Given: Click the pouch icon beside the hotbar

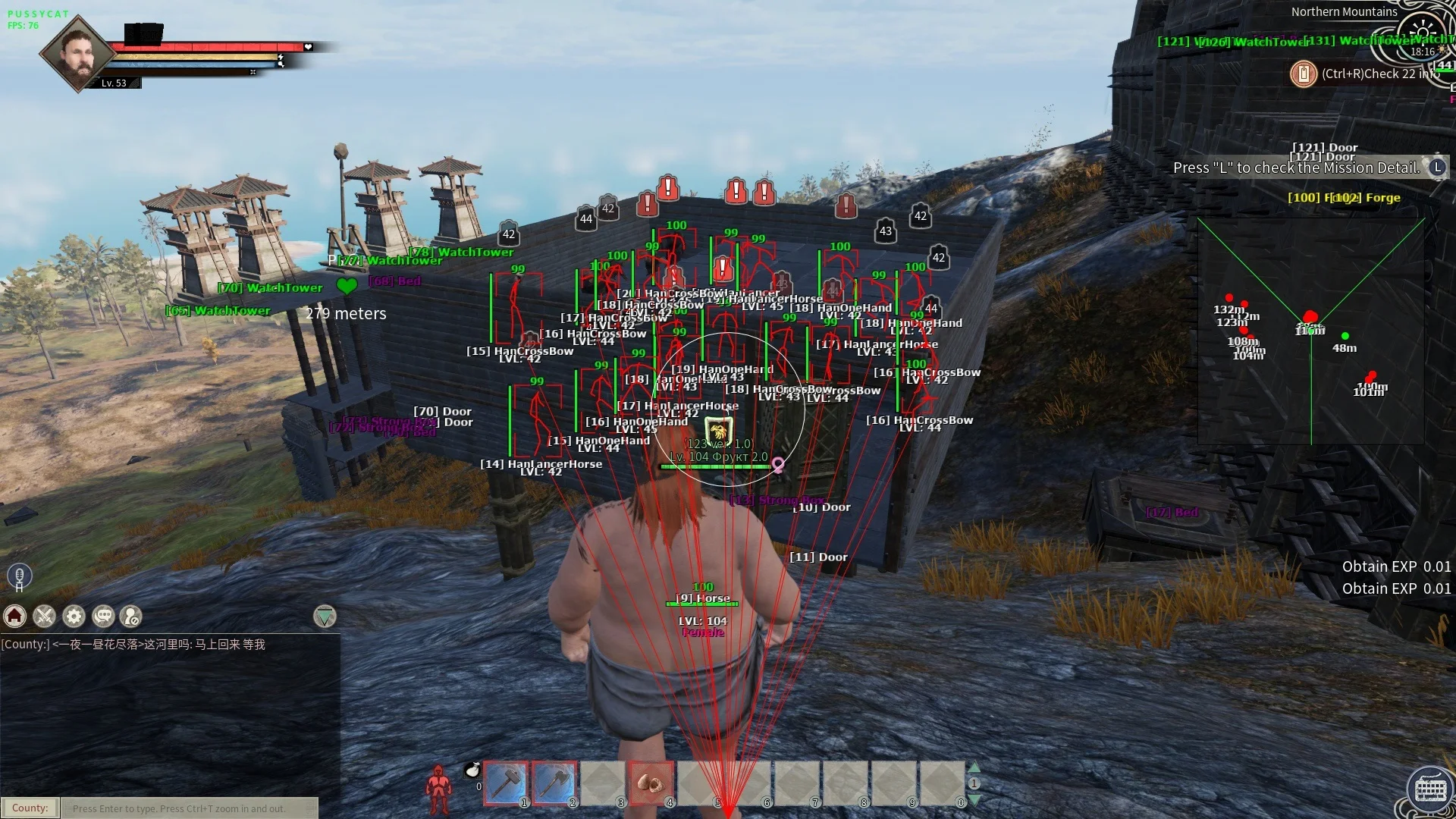Looking at the screenshot, I should [472, 770].
